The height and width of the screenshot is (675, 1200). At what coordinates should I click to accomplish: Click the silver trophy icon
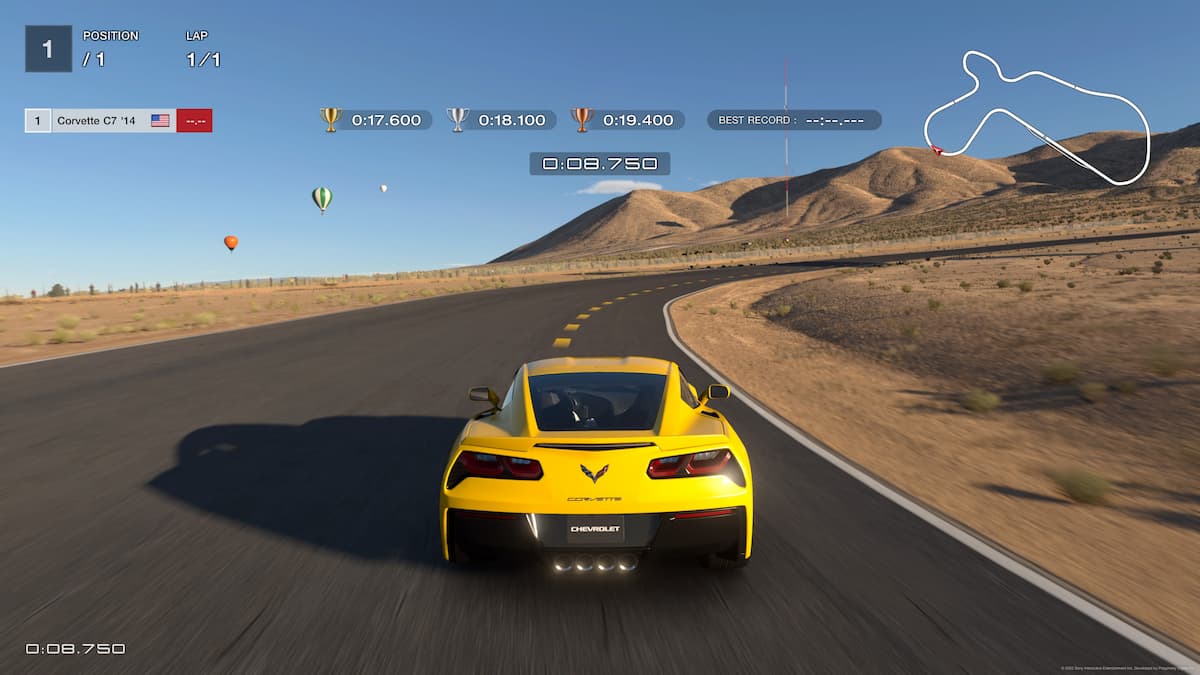457,120
